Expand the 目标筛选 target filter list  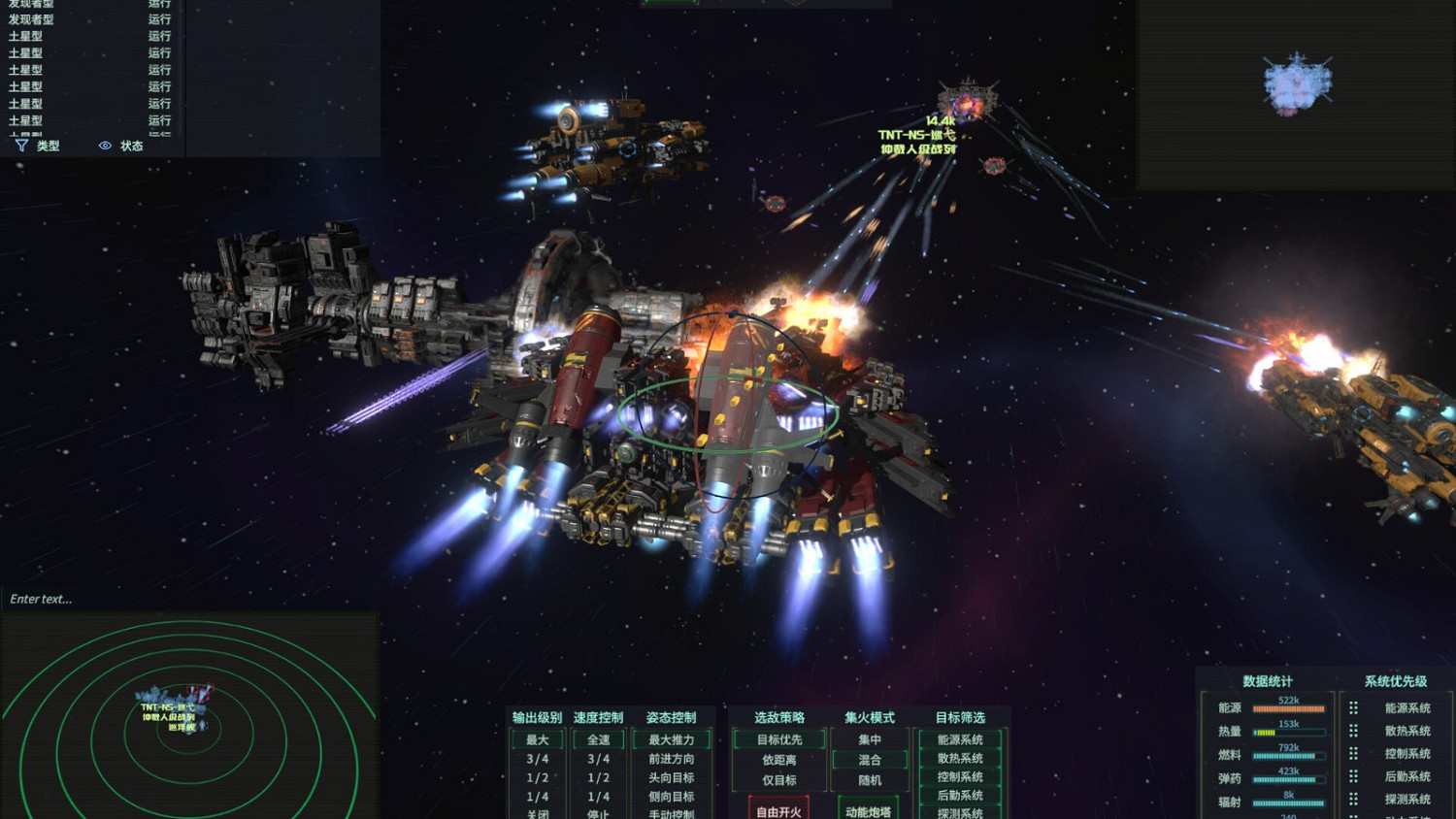pos(961,718)
